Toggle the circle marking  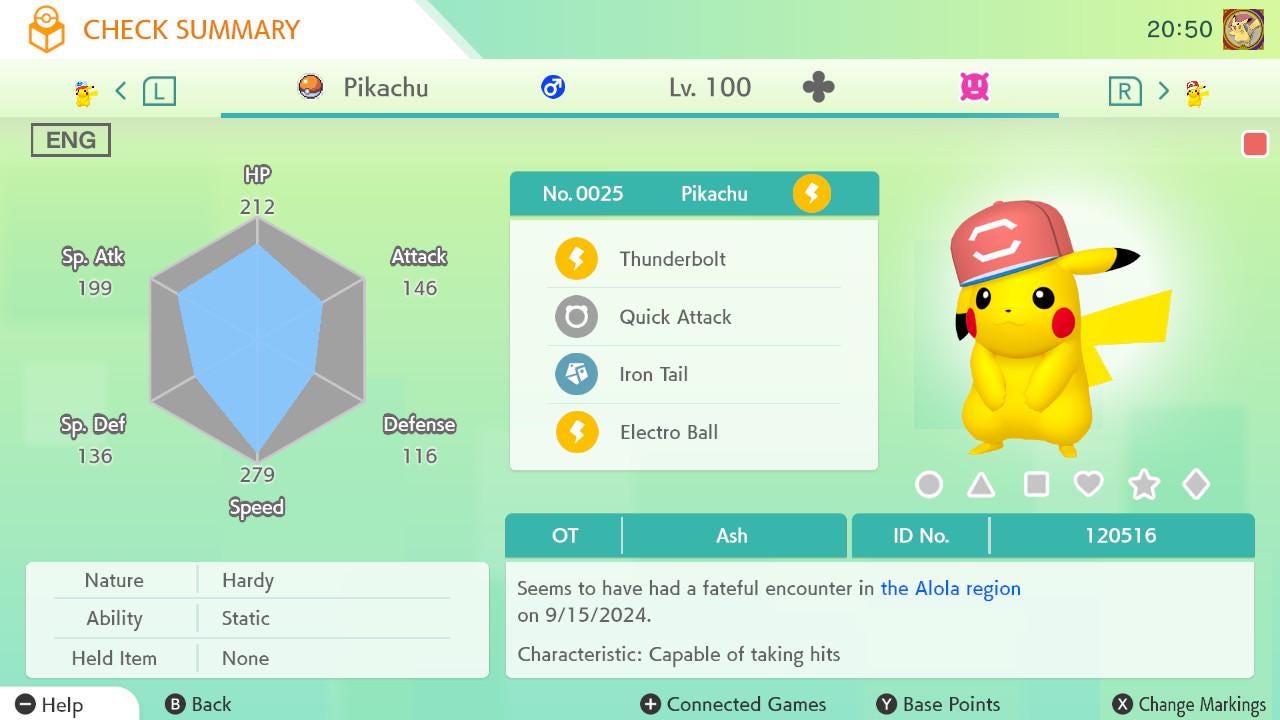point(929,485)
